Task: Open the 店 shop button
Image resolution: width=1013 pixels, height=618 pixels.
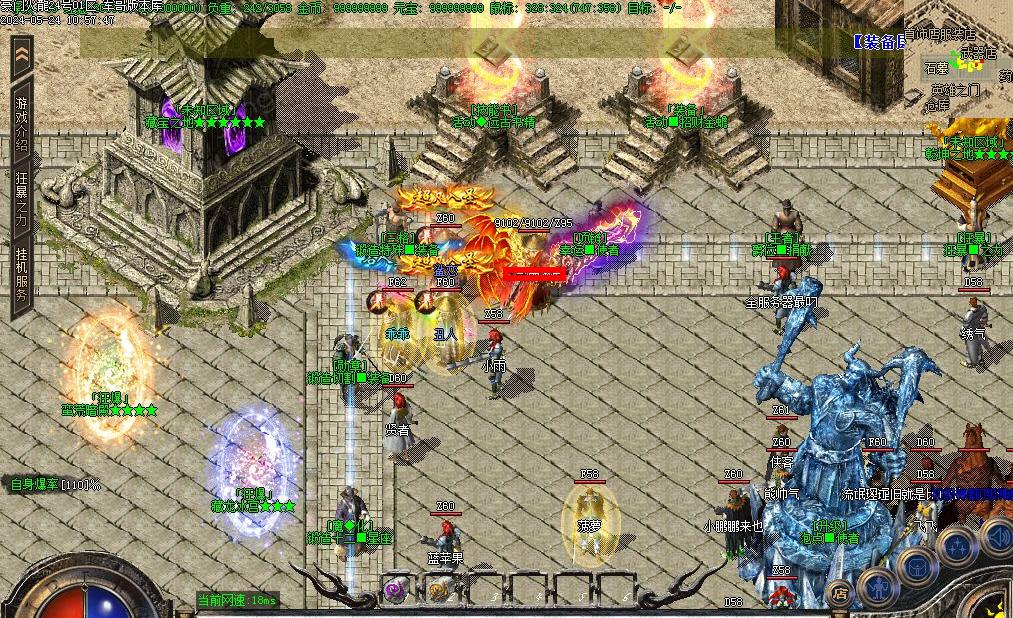Action: coord(840,594)
